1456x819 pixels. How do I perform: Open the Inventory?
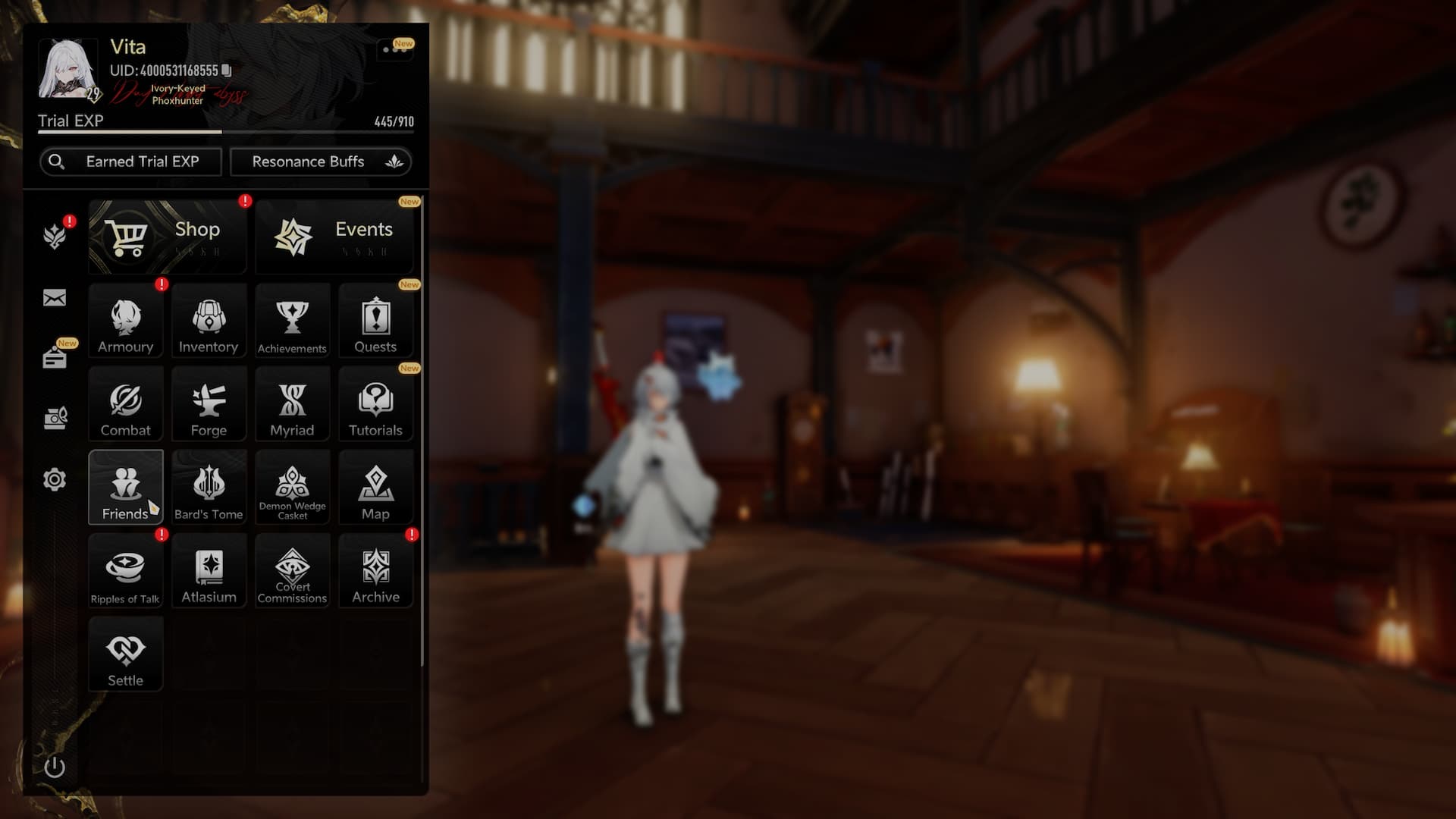pyautogui.click(x=209, y=321)
